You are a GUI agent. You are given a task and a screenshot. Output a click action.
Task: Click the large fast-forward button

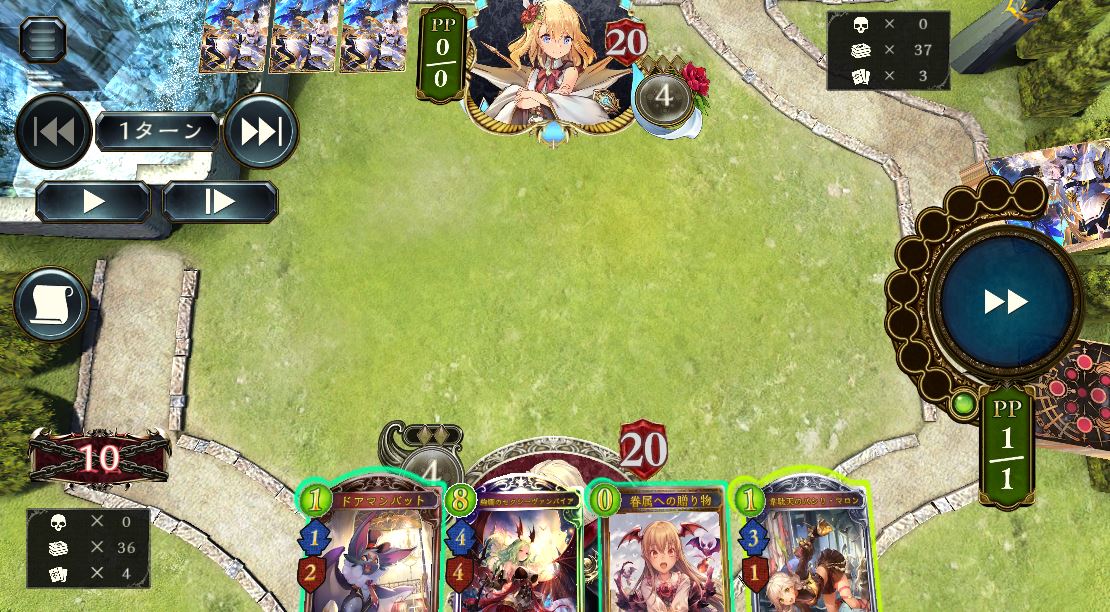coord(1005,302)
